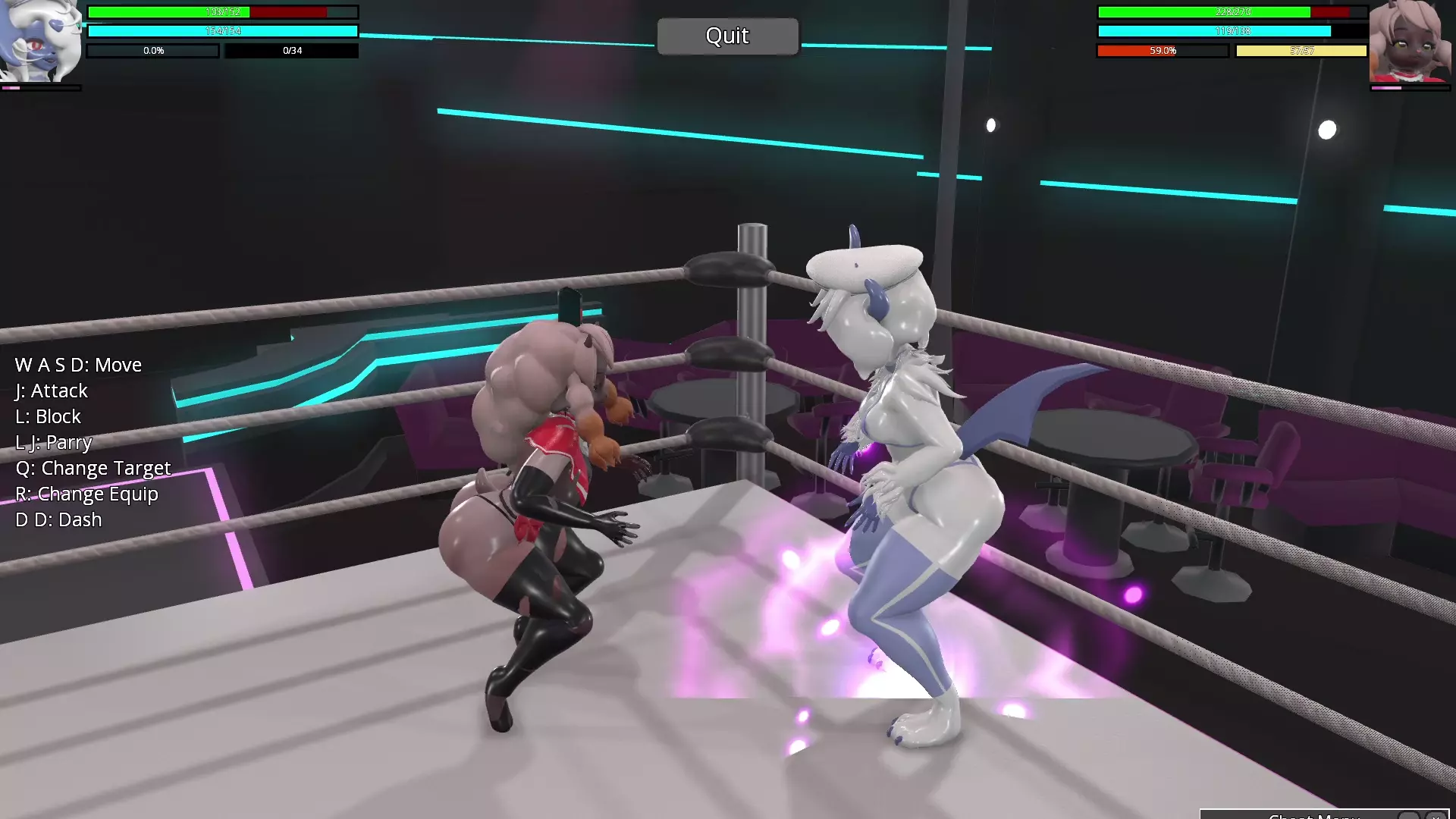The width and height of the screenshot is (1456, 819).
Task: Close the Cheat Menu with the X
Action: pos(1436,816)
